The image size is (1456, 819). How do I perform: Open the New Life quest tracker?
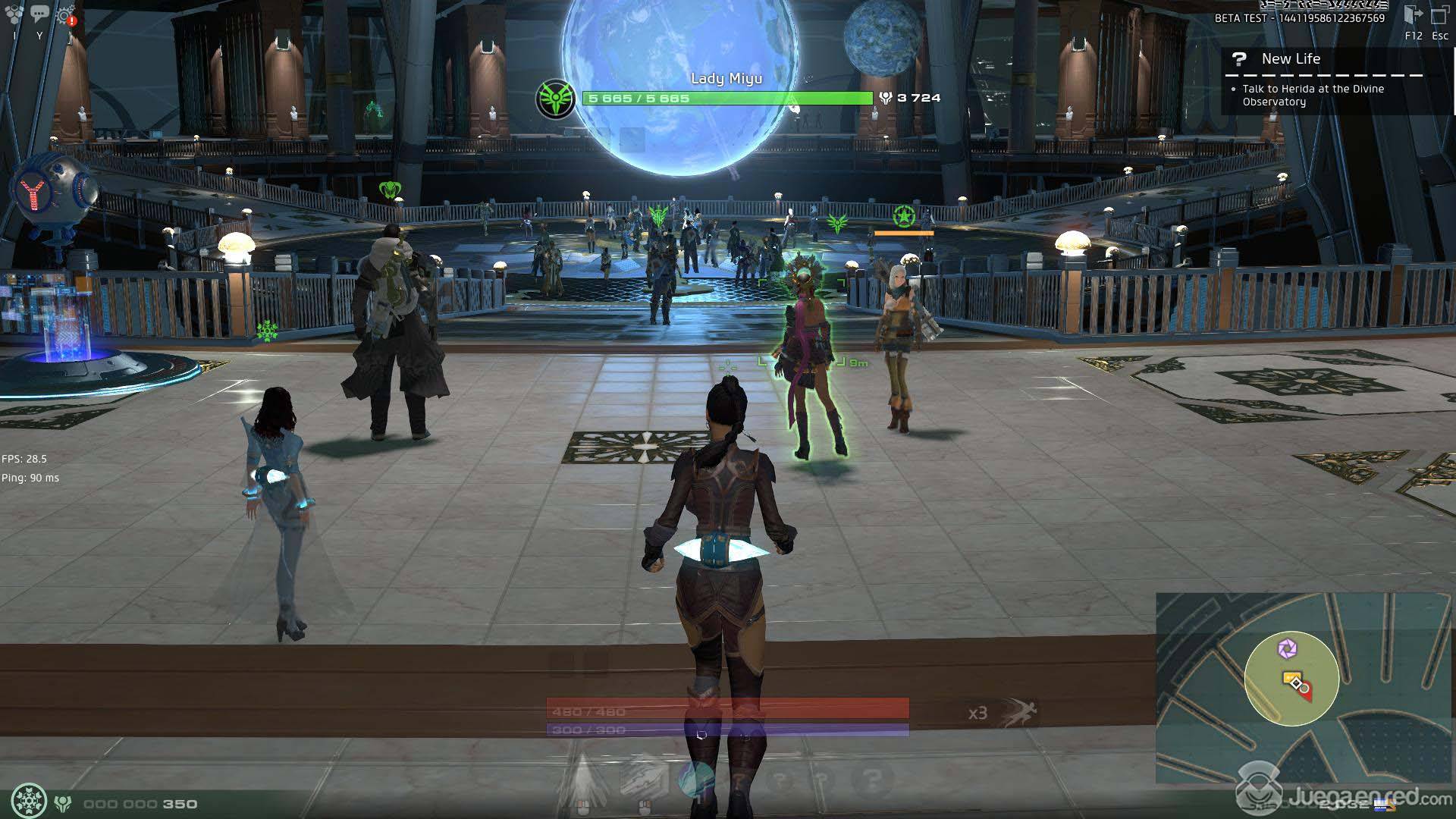(1291, 59)
